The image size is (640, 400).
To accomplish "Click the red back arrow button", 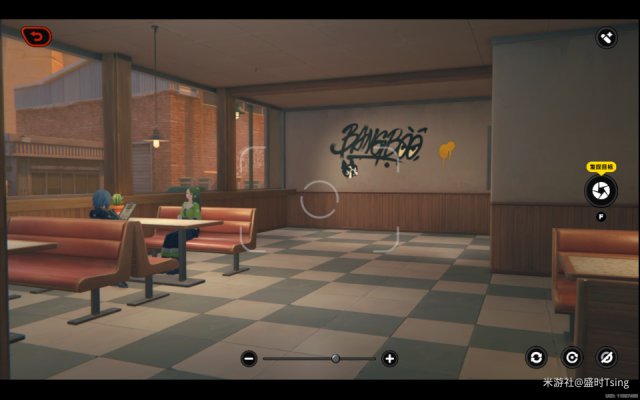I will point(37,37).
